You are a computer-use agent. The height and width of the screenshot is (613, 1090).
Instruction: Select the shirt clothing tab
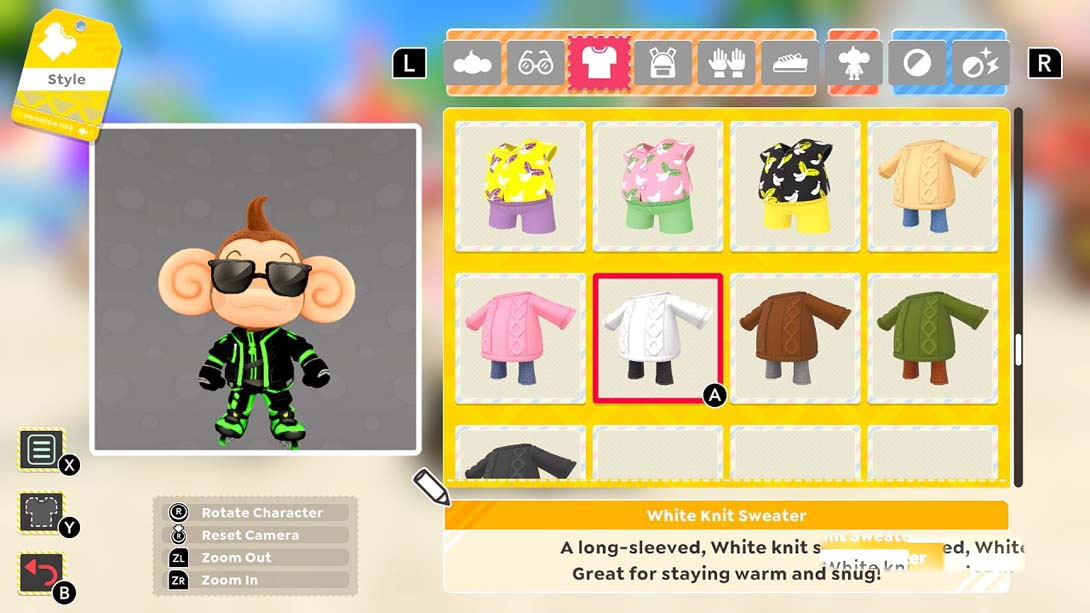pos(600,64)
